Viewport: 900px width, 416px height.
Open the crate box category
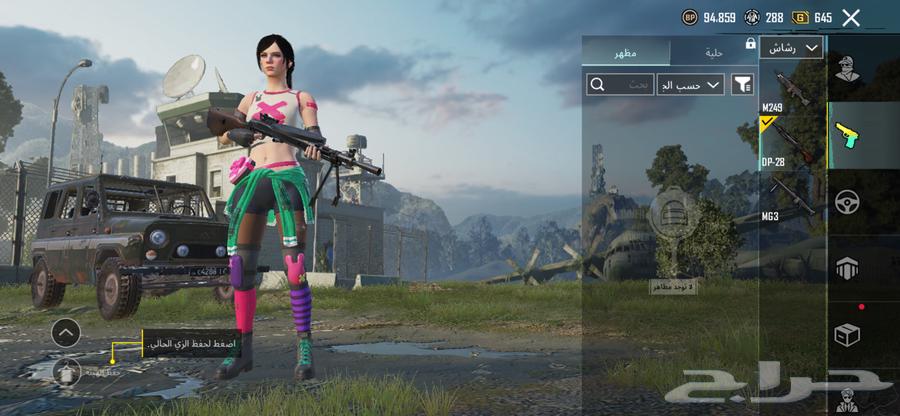847,335
